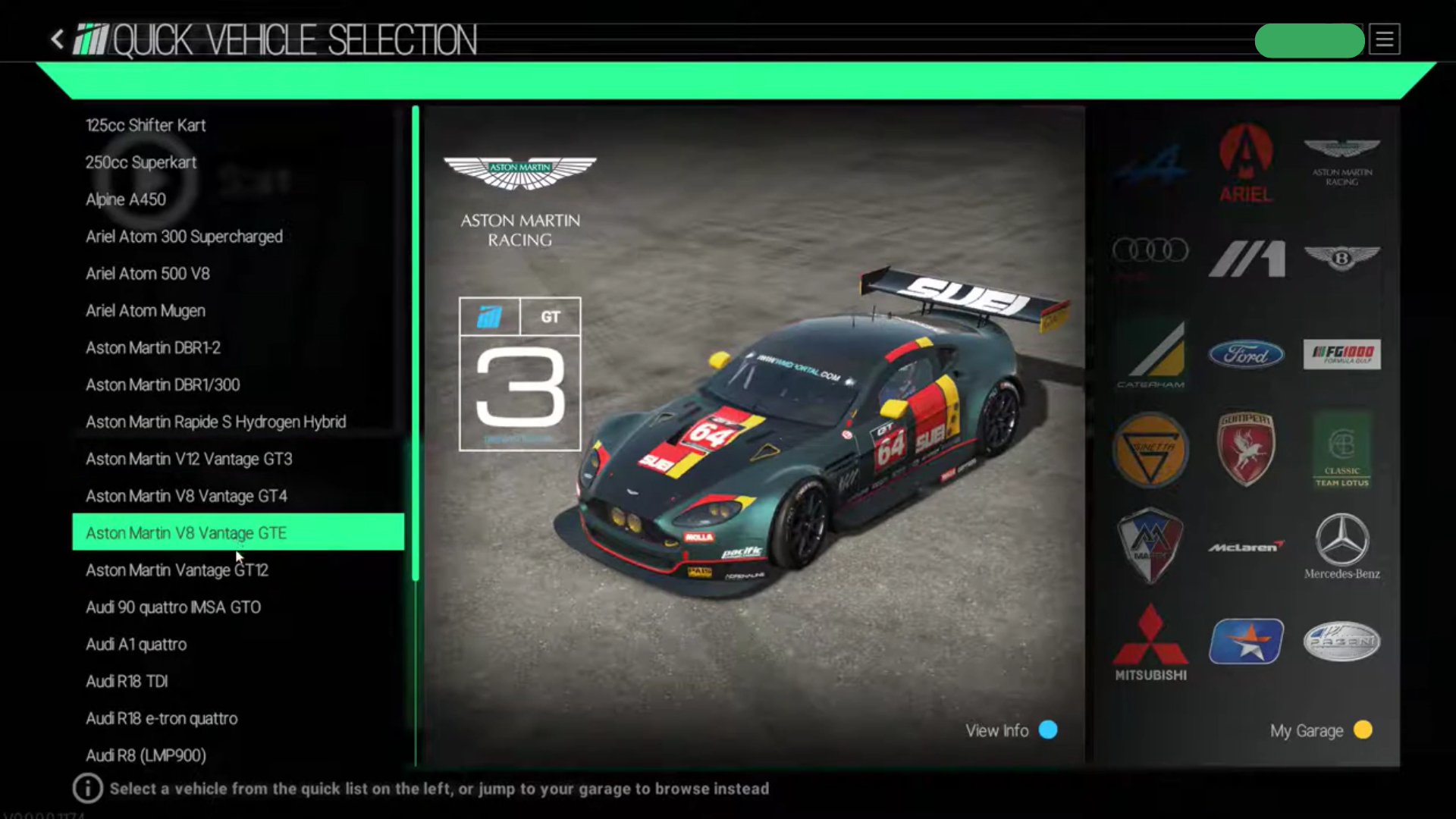1456x819 pixels.
Task: Click the Pagani oval badge
Action: (1341, 641)
